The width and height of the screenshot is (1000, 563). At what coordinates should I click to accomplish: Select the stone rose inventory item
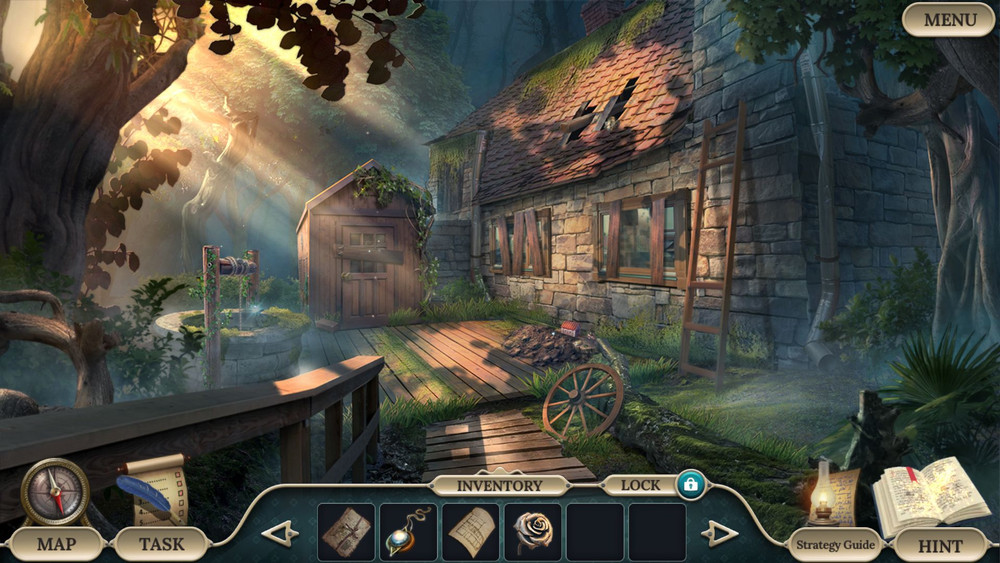532,532
